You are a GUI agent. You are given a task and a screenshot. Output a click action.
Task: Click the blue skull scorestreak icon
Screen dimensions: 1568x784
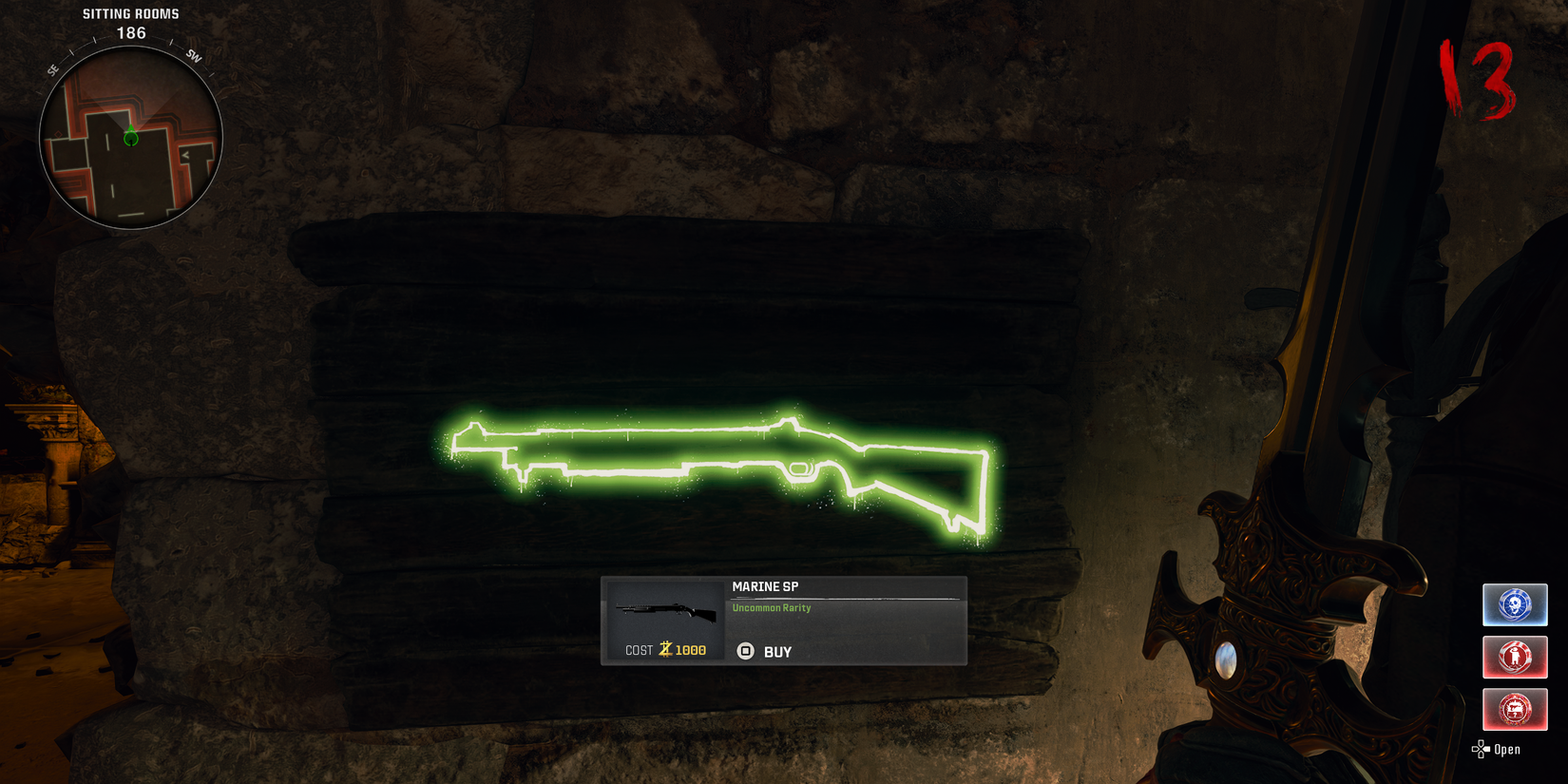[x=1515, y=604]
